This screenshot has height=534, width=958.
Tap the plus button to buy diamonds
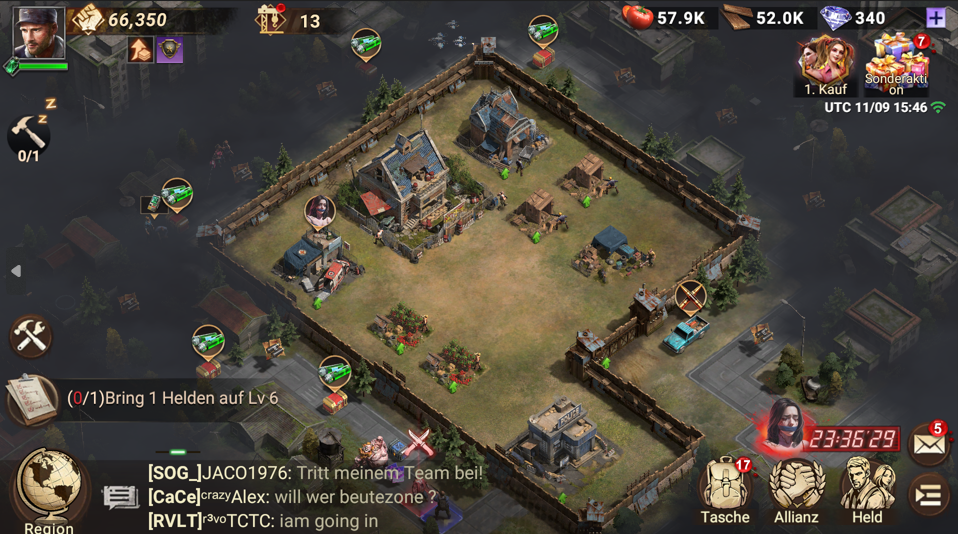click(x=935, y=18)
